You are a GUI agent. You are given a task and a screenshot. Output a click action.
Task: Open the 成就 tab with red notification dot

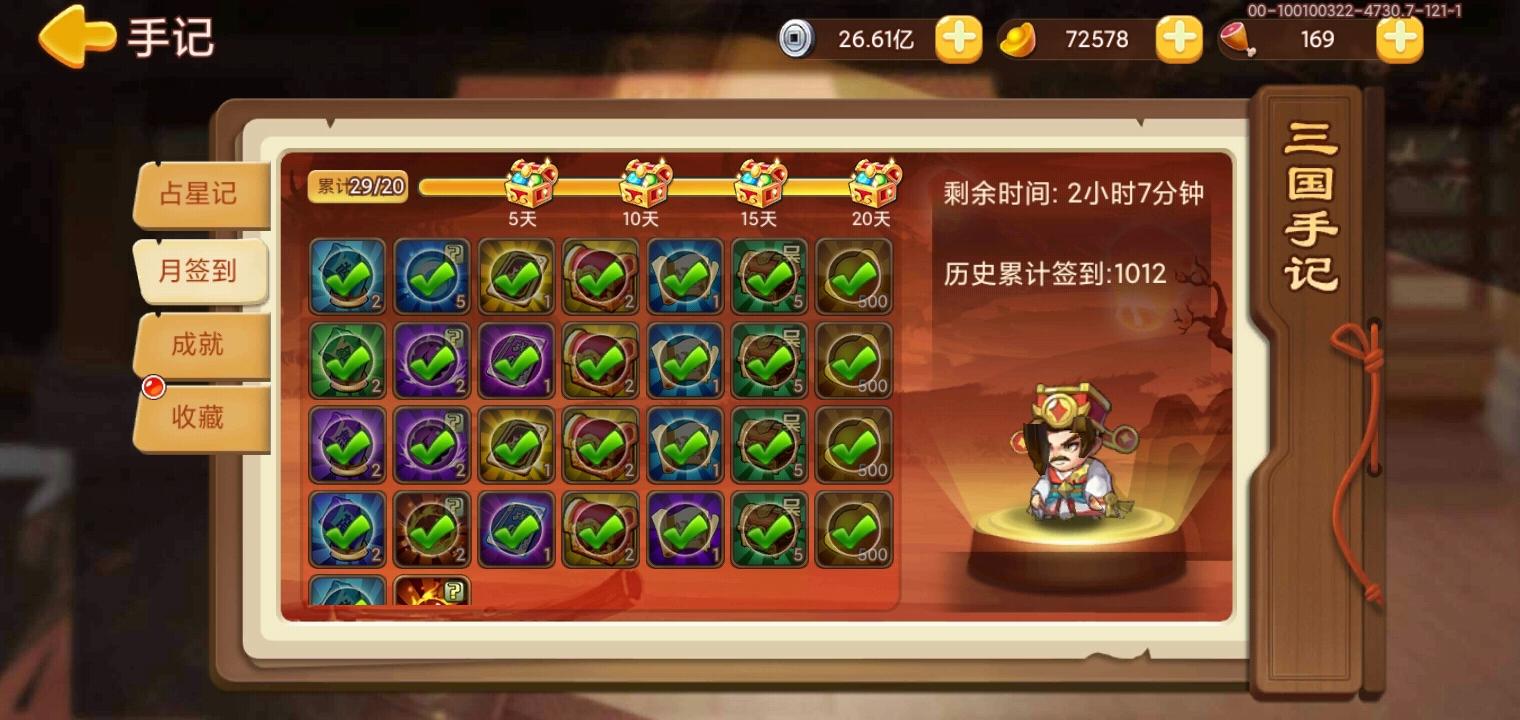pos(199,344)
